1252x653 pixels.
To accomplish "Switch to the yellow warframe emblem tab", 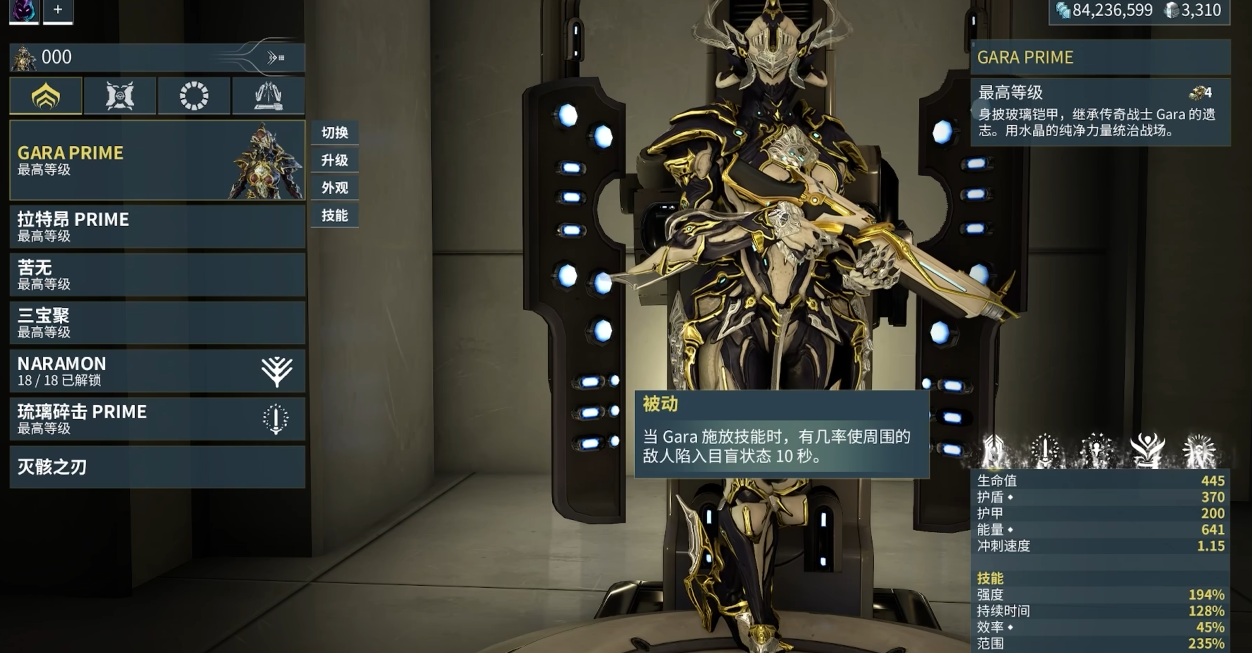I will point(46,96).
